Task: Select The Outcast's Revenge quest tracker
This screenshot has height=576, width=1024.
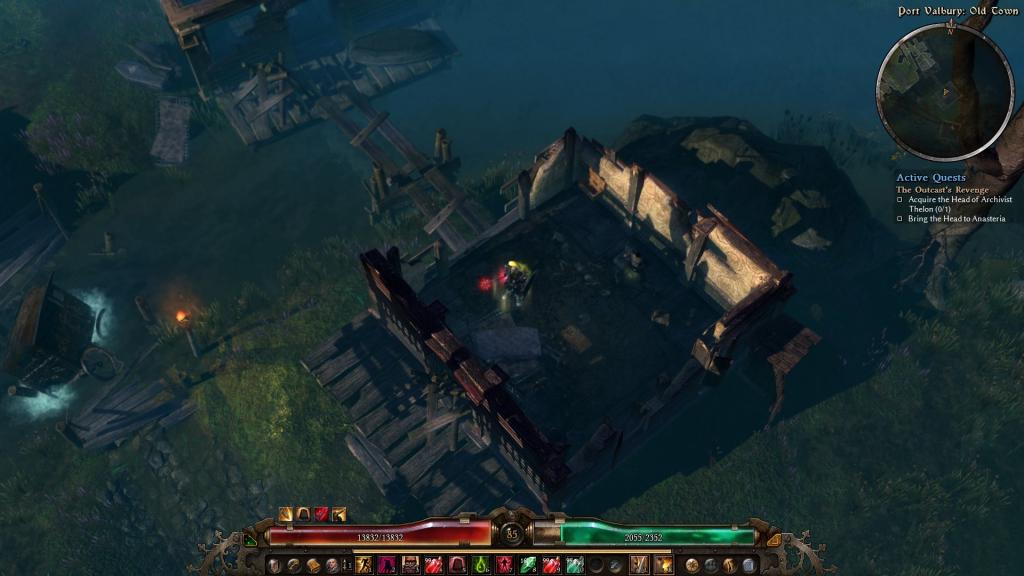Action: (x=942, y=189)
